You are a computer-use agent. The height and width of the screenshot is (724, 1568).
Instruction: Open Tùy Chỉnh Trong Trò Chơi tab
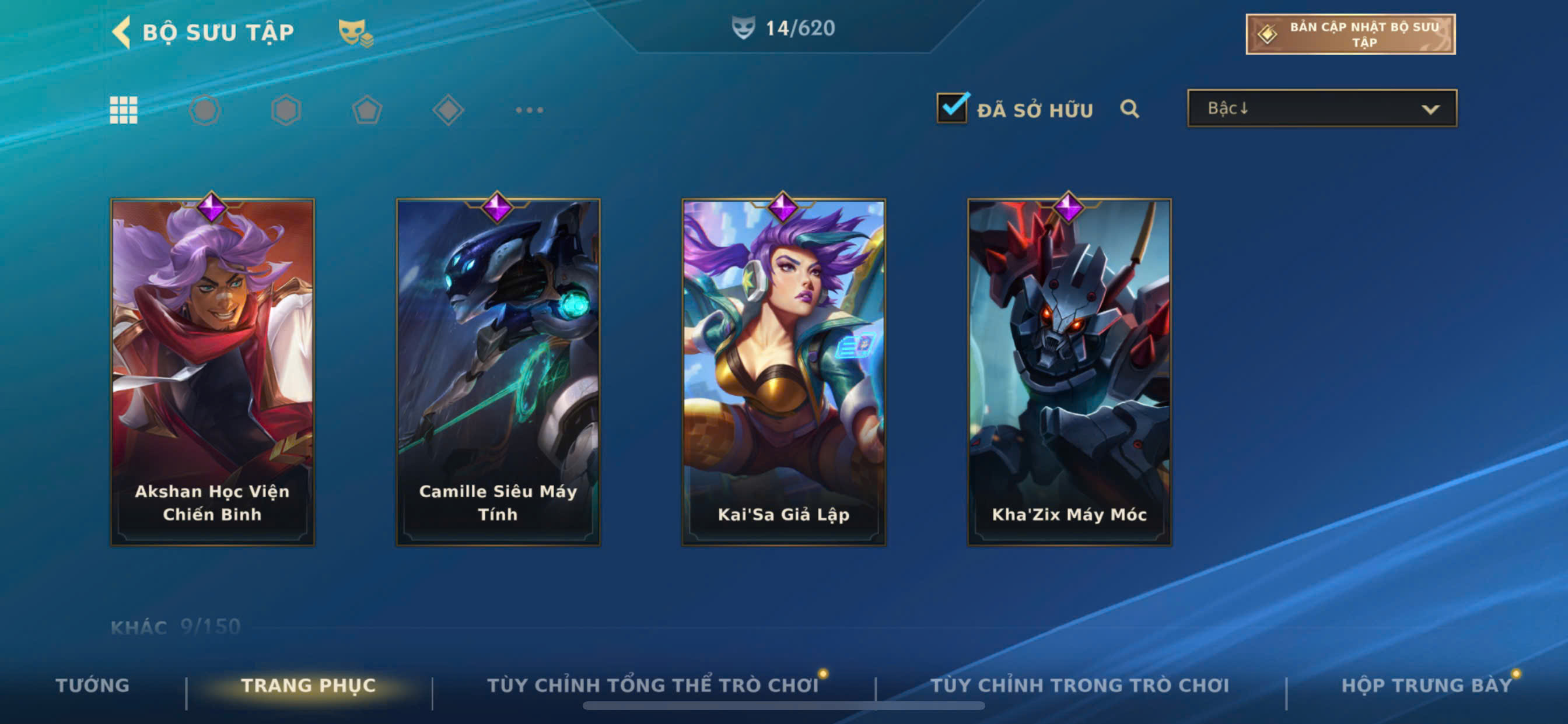point(1079,685)
